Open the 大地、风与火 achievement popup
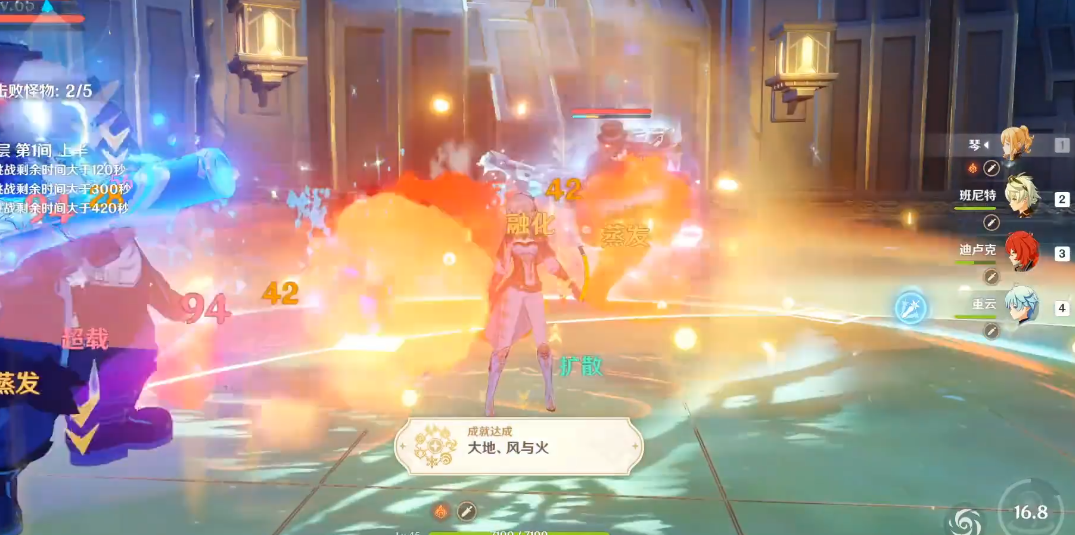The width and height of the screenshot is (1075, 535). [518, 446]
